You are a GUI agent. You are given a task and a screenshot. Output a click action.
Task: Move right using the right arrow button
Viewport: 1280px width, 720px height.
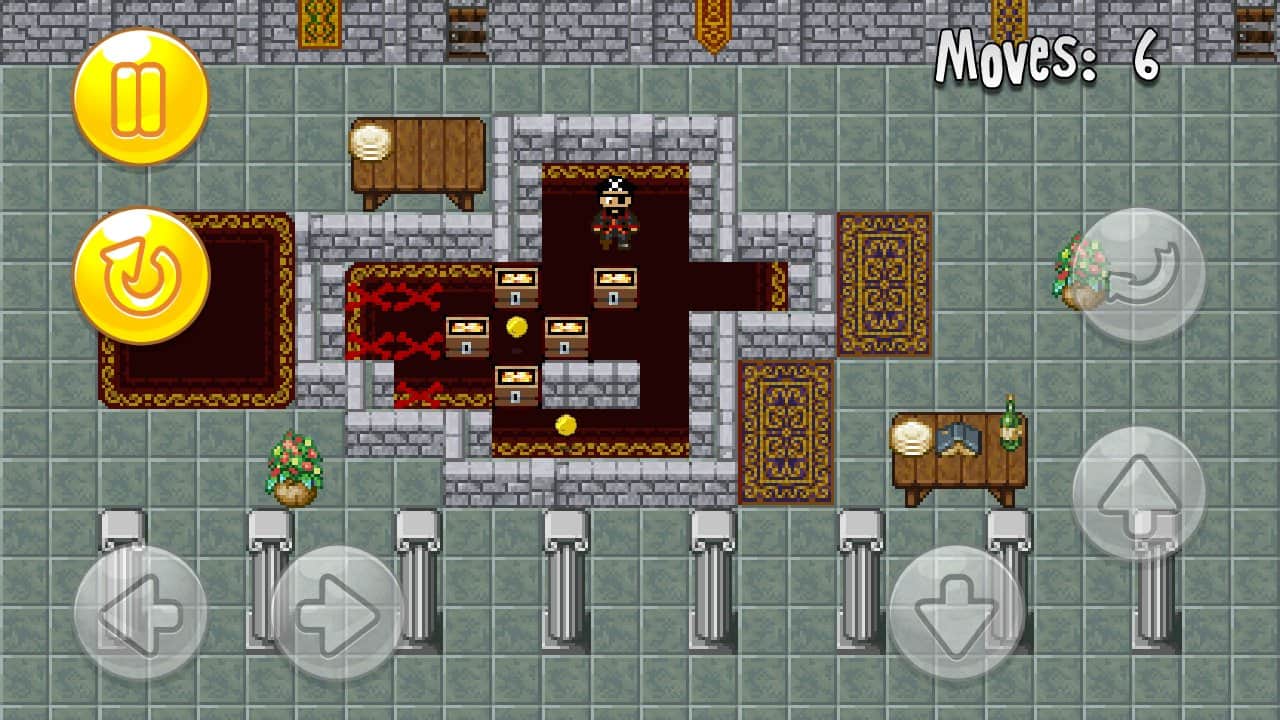338,612
